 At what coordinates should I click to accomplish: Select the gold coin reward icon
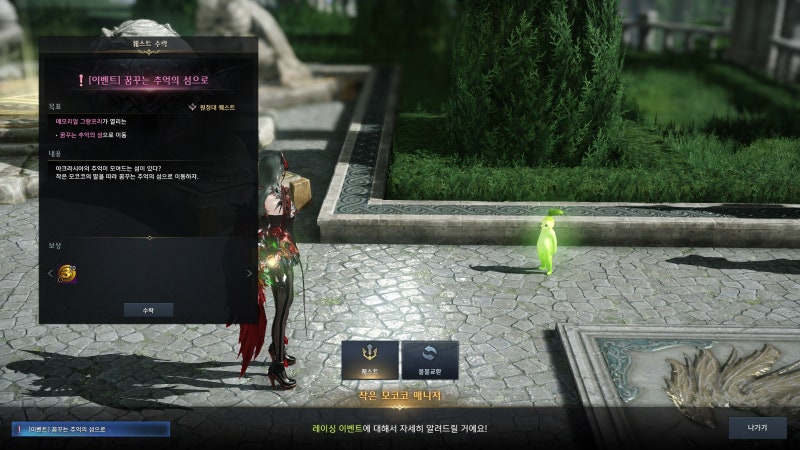pyautogui.click(x=69, y=273)
